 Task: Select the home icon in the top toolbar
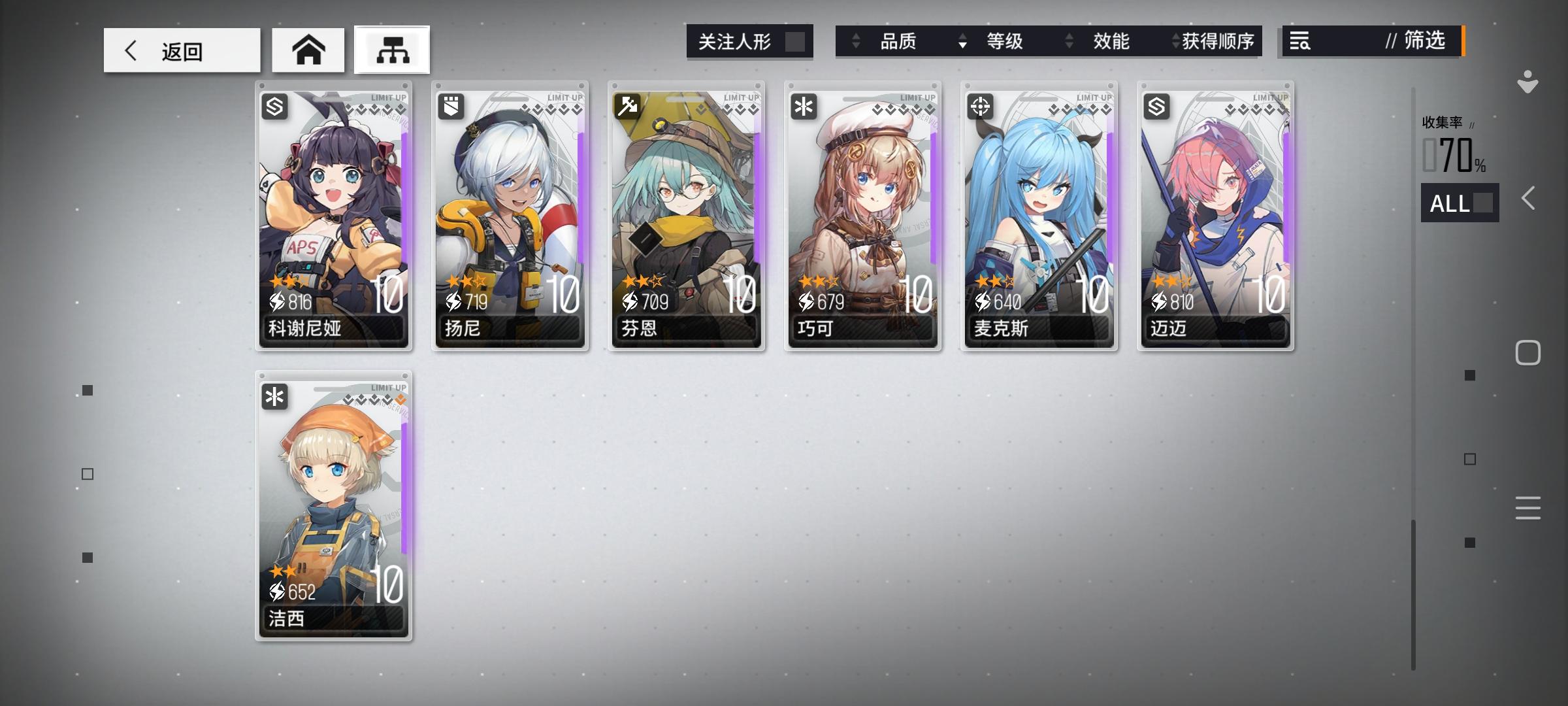coord(308,50)
